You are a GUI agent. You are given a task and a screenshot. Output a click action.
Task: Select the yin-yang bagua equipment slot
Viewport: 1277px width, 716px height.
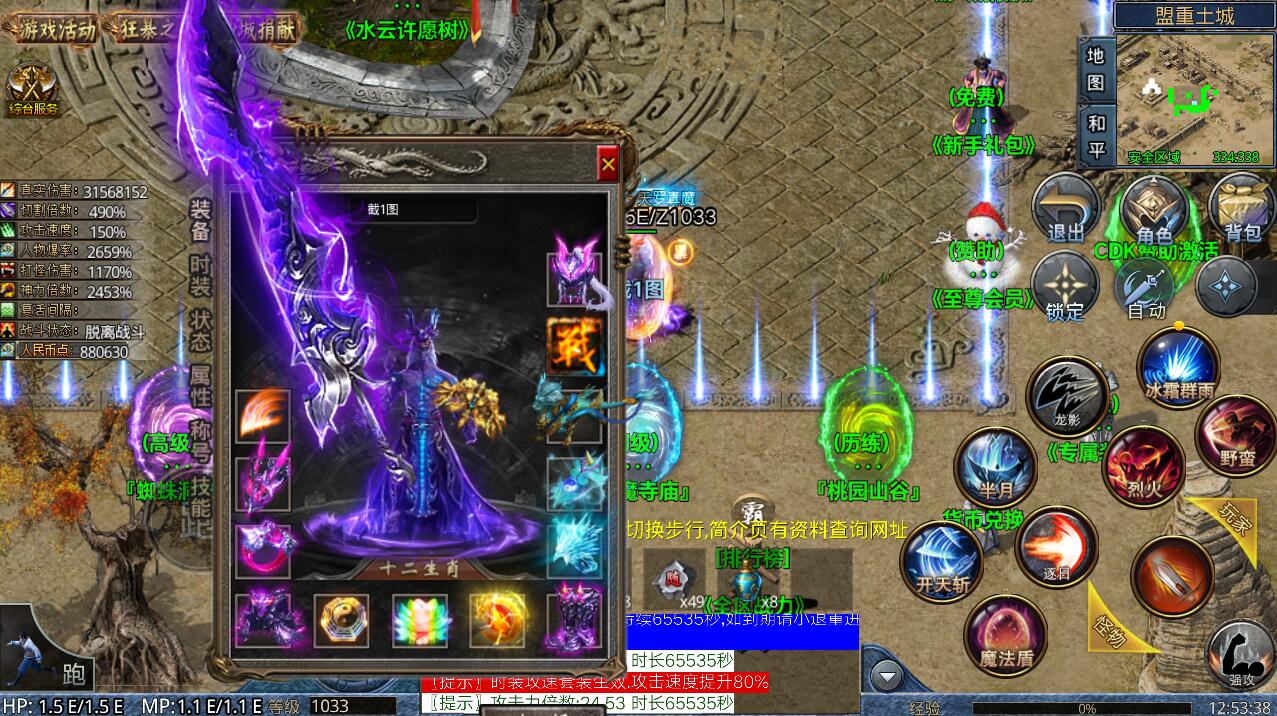(341, 621)
